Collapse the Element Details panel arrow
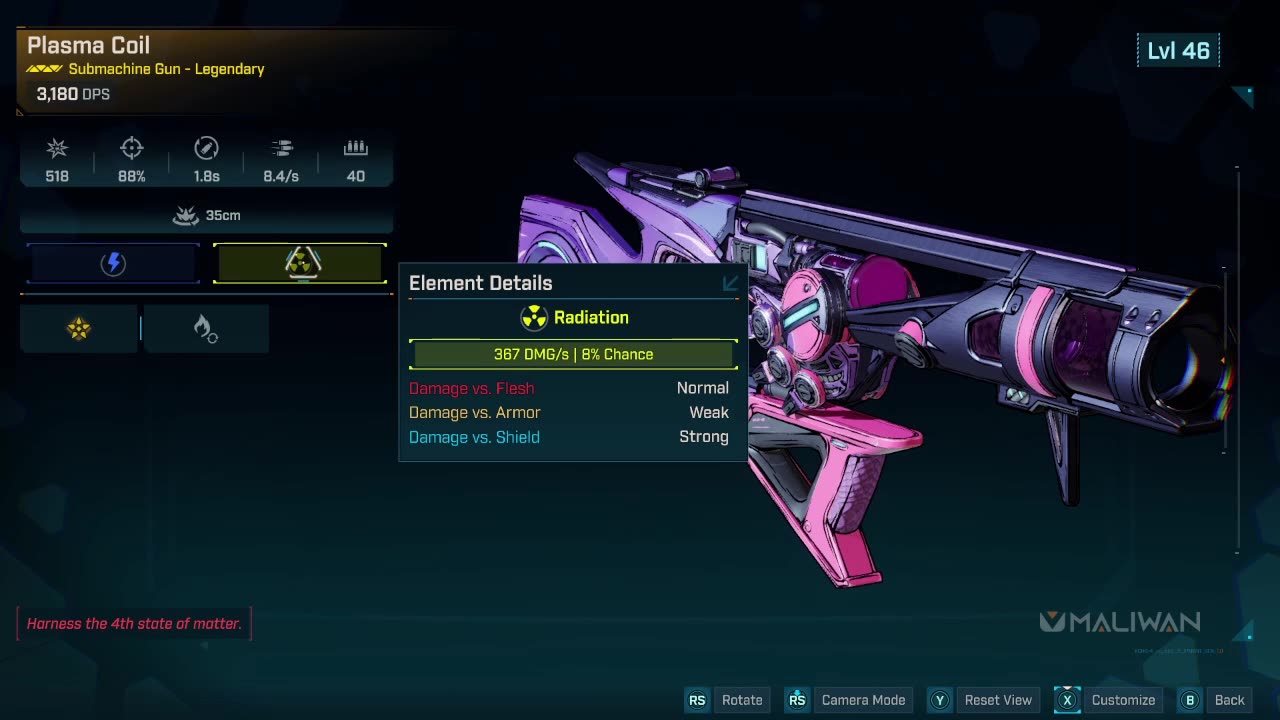This screenshot has width=1280, height=720. 730,284
